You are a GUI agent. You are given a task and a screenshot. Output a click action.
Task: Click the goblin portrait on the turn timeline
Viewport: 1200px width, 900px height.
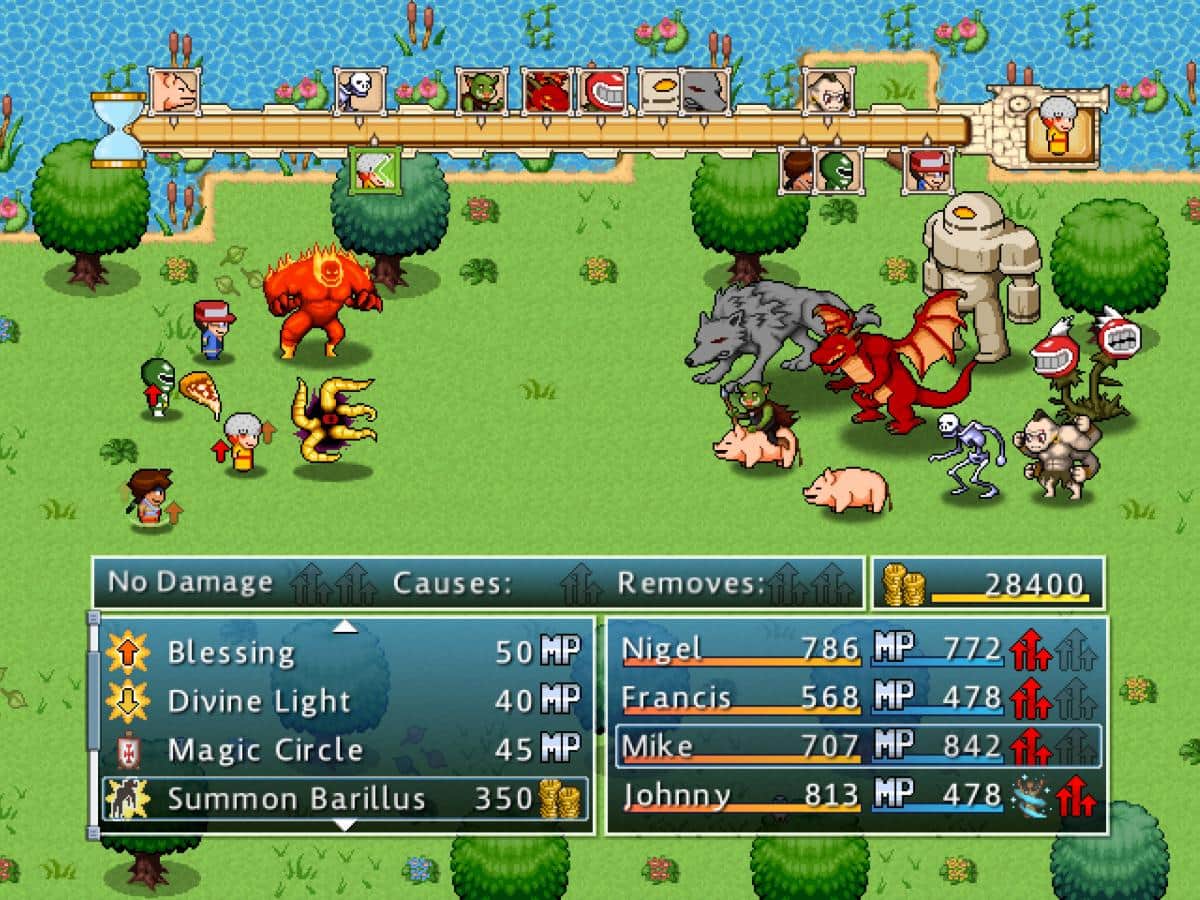point(481,92)
